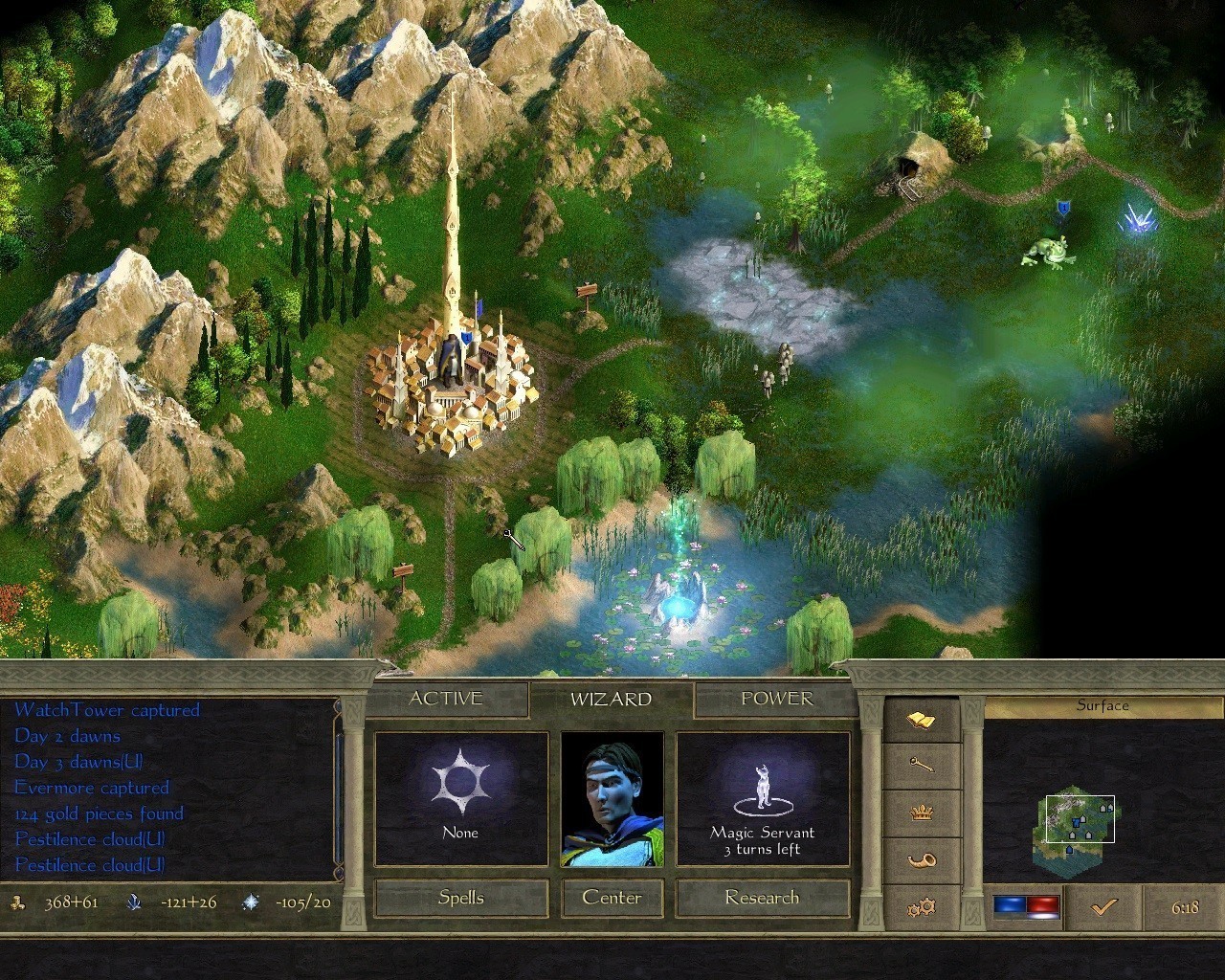Open the Research screen
The image size is (1225, 980).
(x=762, y=898)
